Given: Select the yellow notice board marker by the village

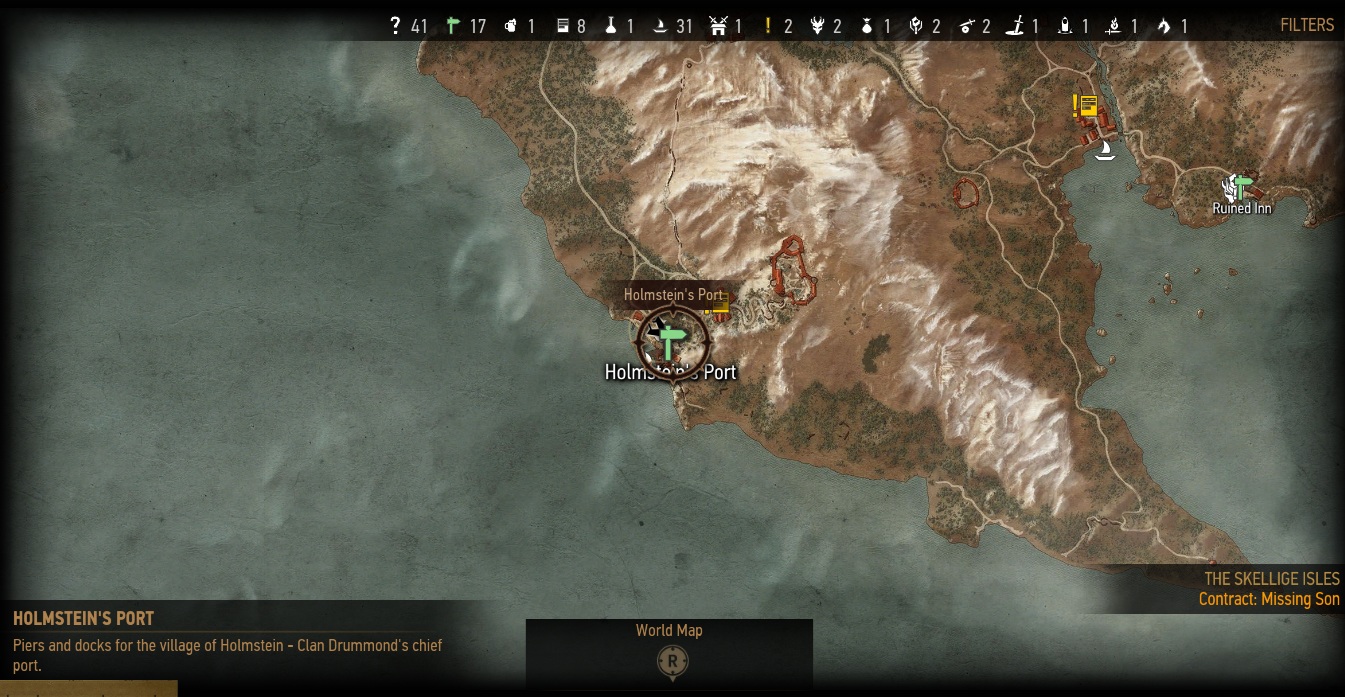Looking at the screenshot, I should 1088,105.
